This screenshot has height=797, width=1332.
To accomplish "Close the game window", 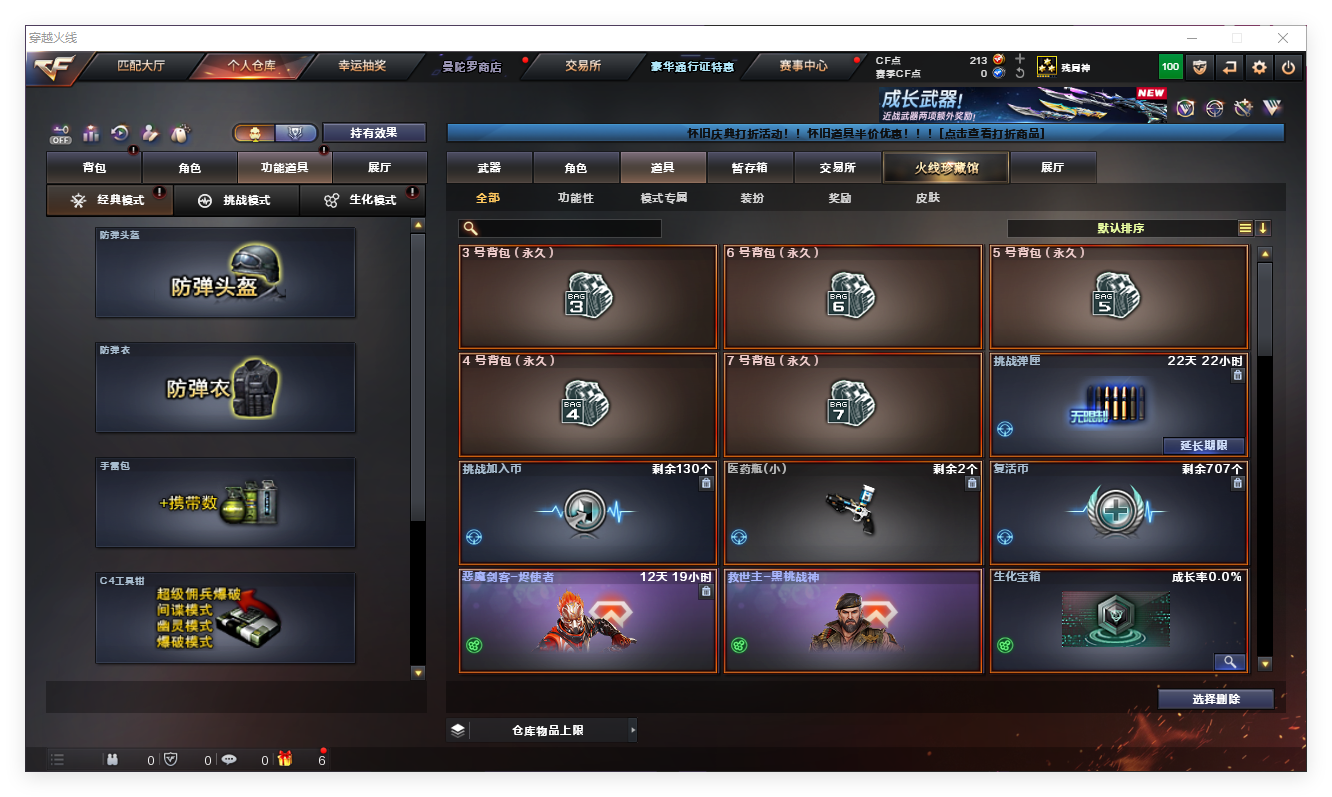I will pos(1283,38).
